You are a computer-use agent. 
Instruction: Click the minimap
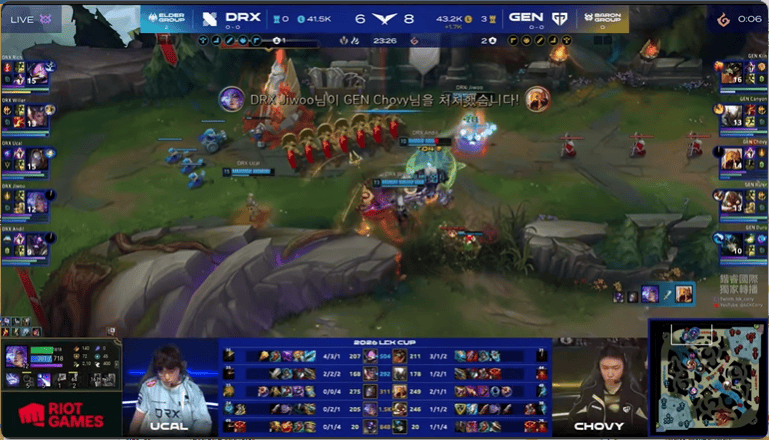pos(707,378)
